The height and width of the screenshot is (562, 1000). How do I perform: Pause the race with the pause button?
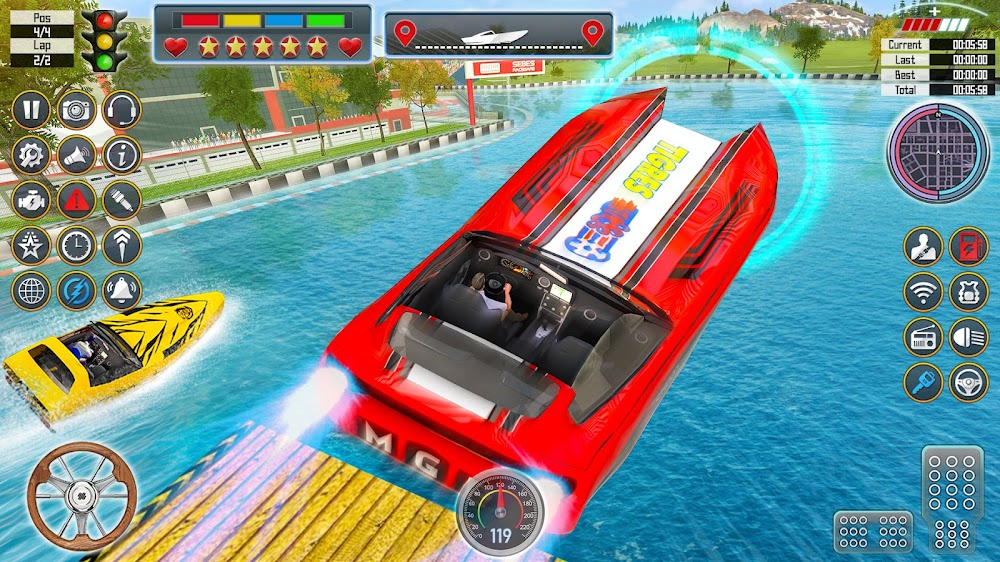(x=31, y=110)
